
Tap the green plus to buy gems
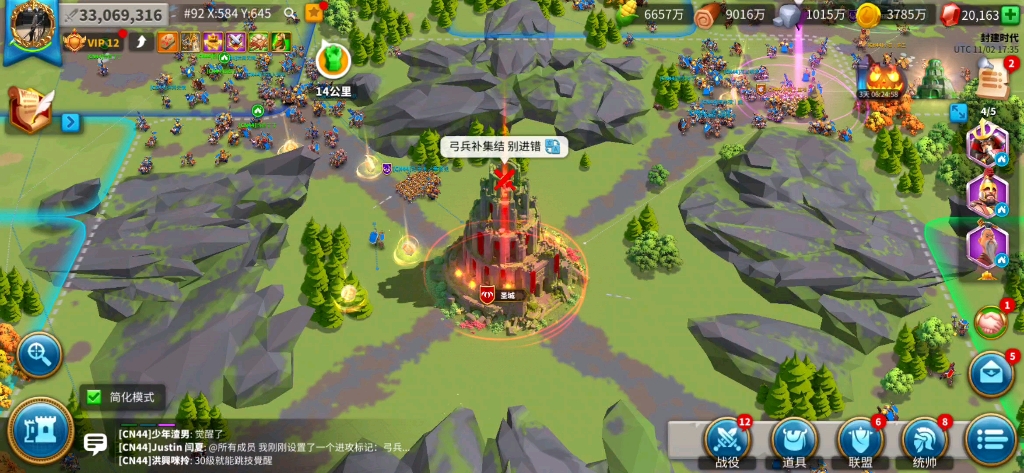pos(1010,14)
